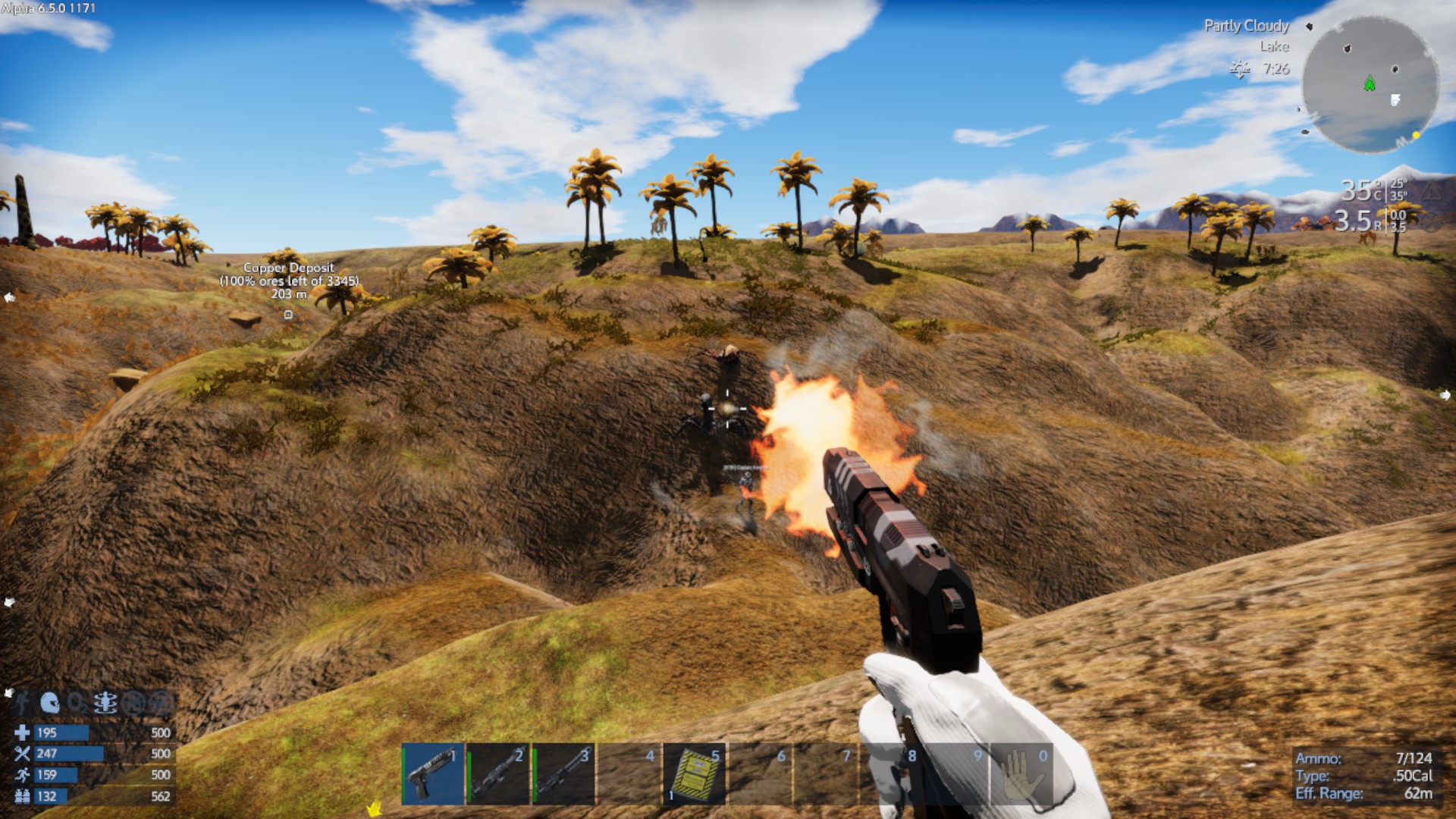This screenshot has height=819, width=1456.
Task: Select the Copper Deposit waypoint marker
Action: pos(288,315)
